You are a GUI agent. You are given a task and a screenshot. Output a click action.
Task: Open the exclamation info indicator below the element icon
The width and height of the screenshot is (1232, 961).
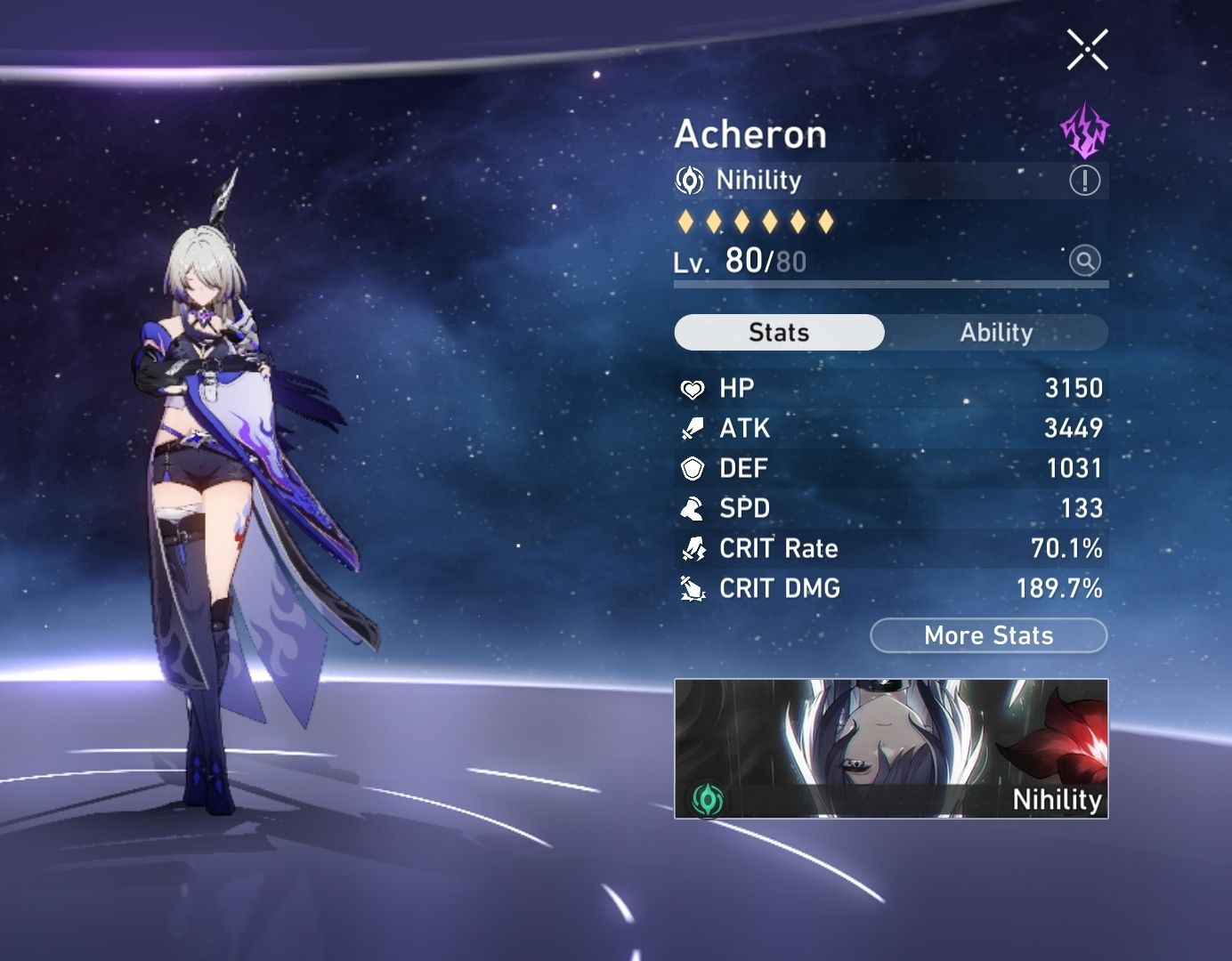[x=1083, y=182]
